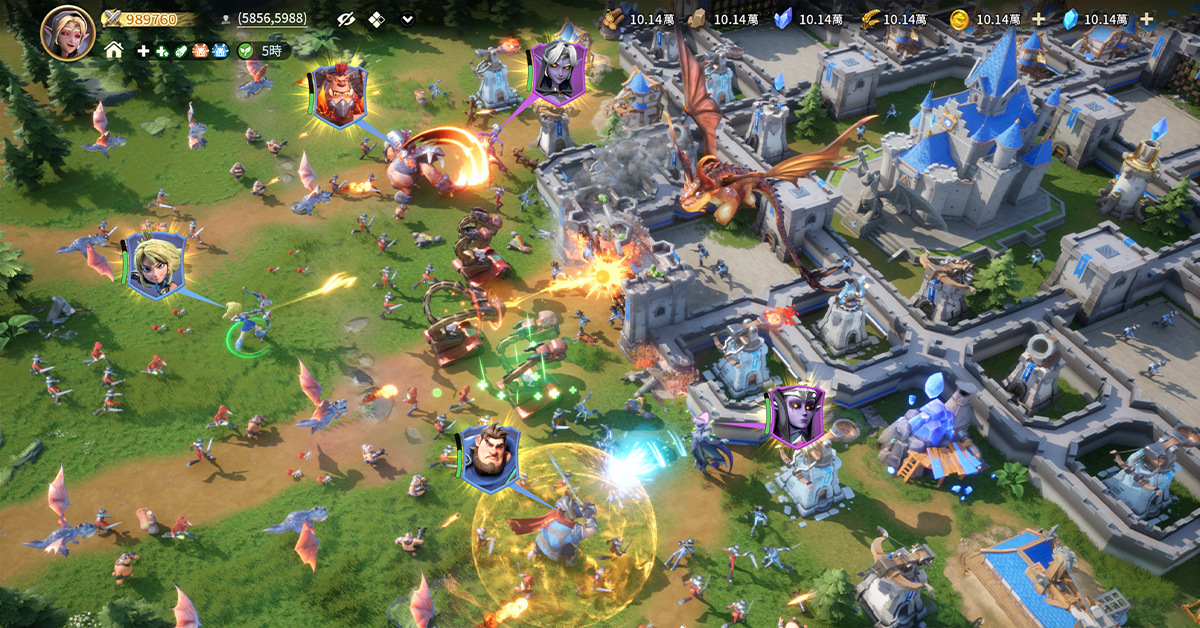The width and height of the screenshot is (1200, 628).
Task: Select the red-bearded hero portrait marker
Action: (338, 96)
